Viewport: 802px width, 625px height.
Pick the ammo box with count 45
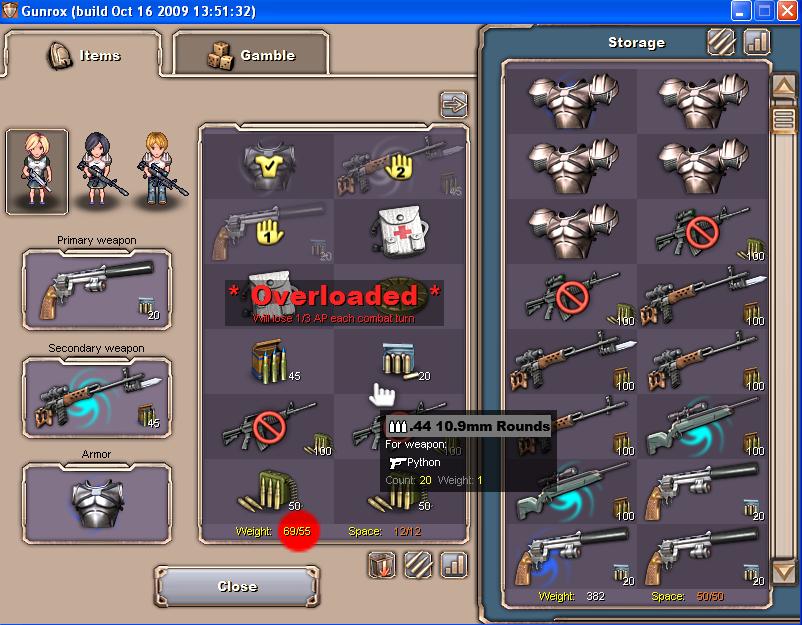(267, 361)
